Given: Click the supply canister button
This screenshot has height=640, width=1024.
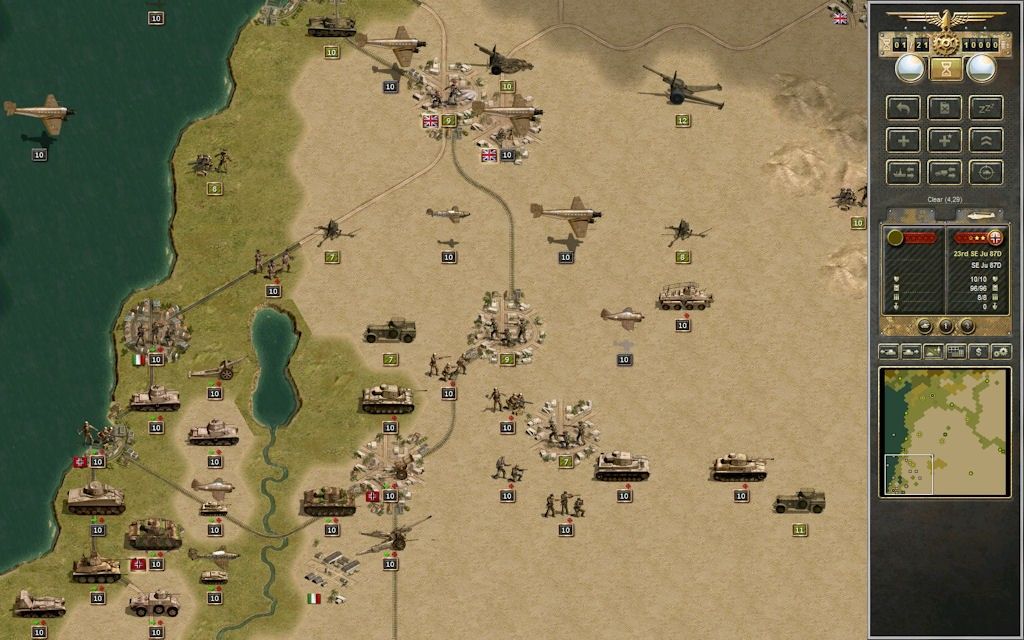Looking at the screenshot, I should (x=944, y=108).
